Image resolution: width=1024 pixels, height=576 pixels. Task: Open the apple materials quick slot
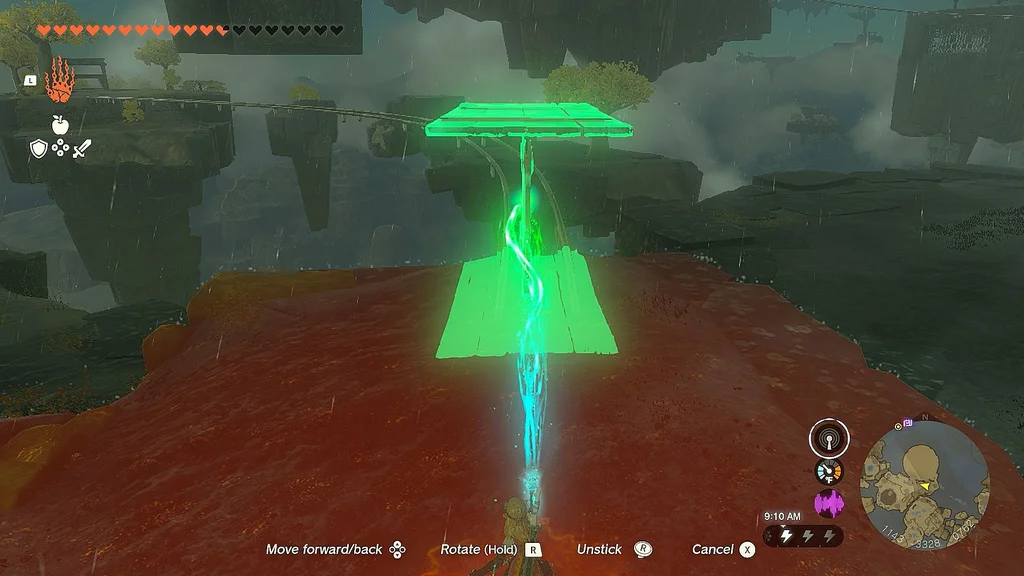coord(59,124)
